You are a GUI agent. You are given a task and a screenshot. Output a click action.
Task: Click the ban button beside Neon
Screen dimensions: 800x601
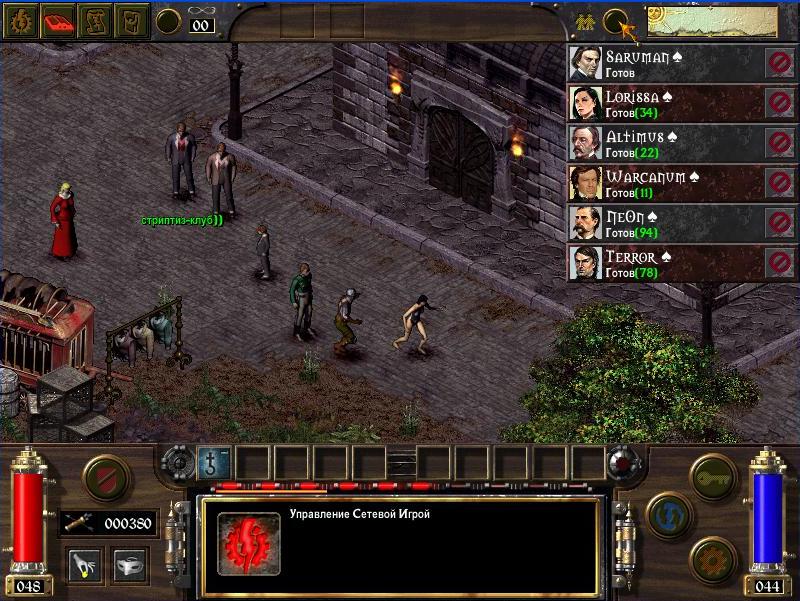click(x=779, y=222)
